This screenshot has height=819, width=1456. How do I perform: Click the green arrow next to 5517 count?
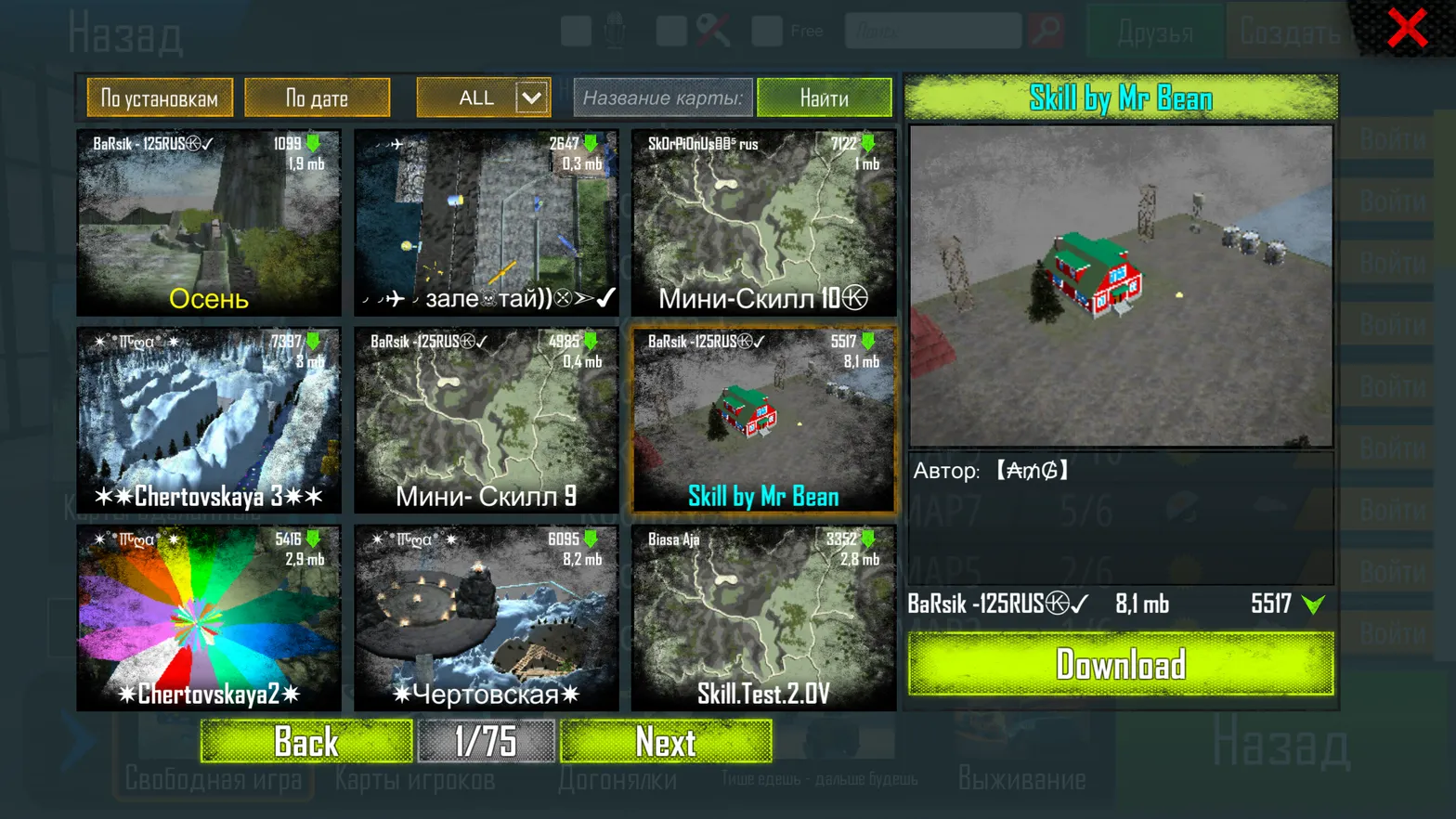pos(1315,604)
